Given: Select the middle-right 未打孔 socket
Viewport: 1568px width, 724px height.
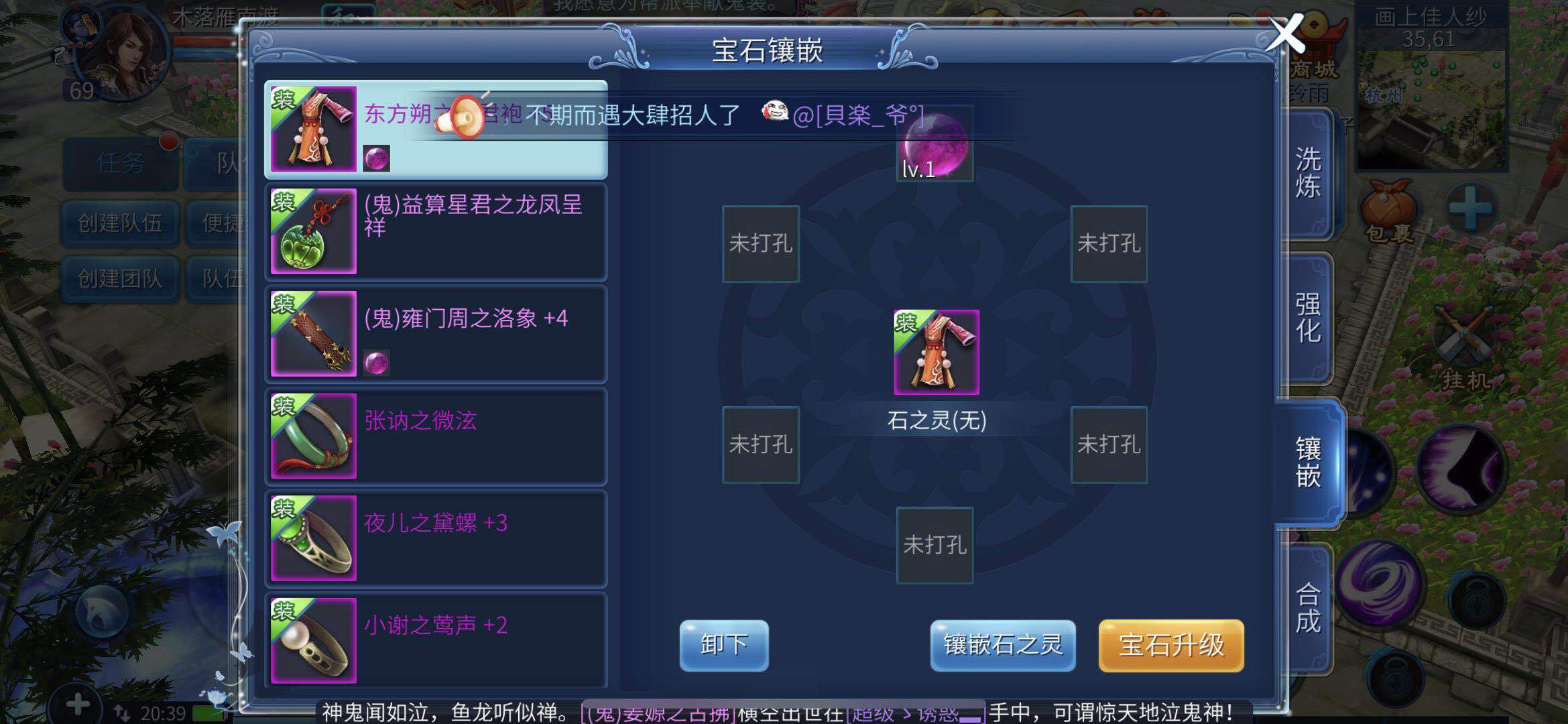Looking at the screenshot, I should 1108,444.
